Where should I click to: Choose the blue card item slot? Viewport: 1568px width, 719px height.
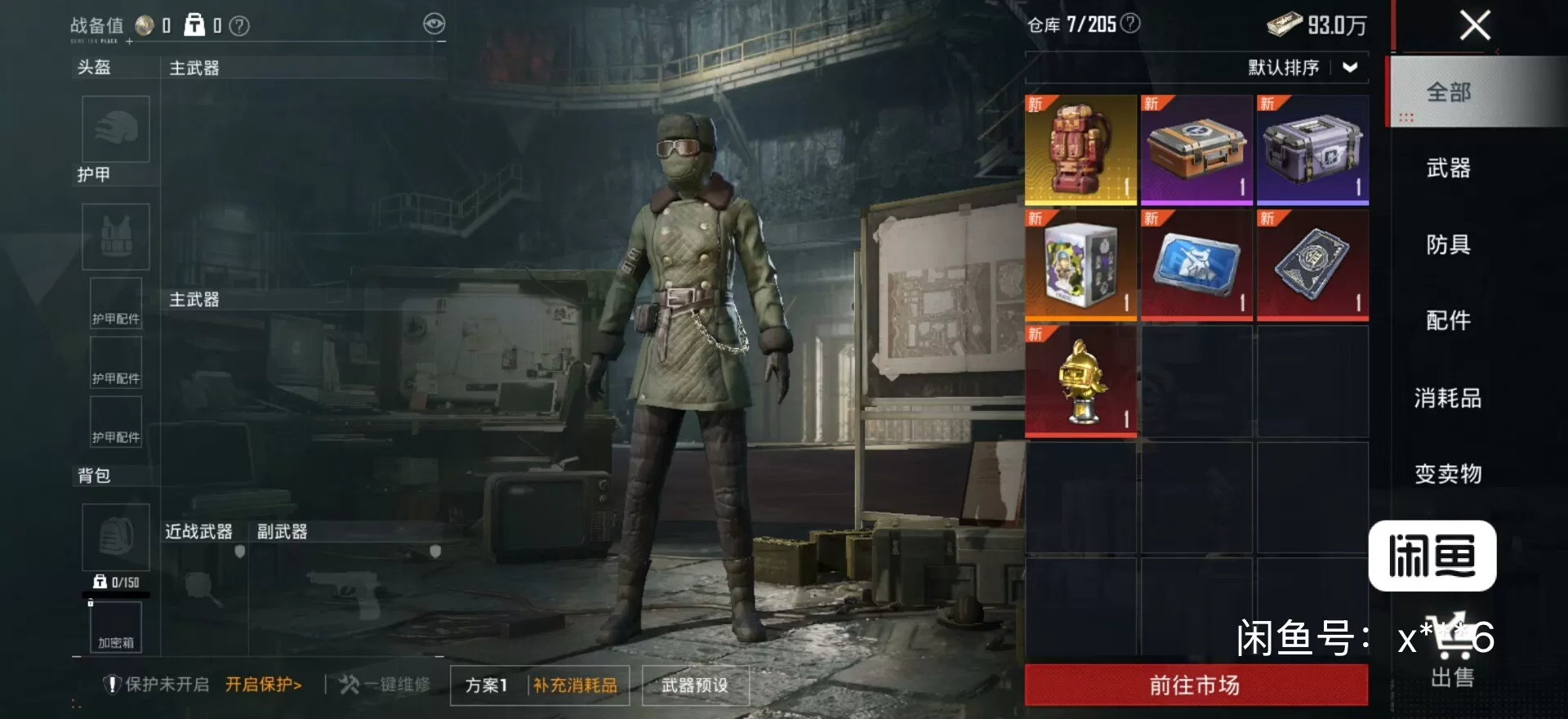pos(1196,266)
